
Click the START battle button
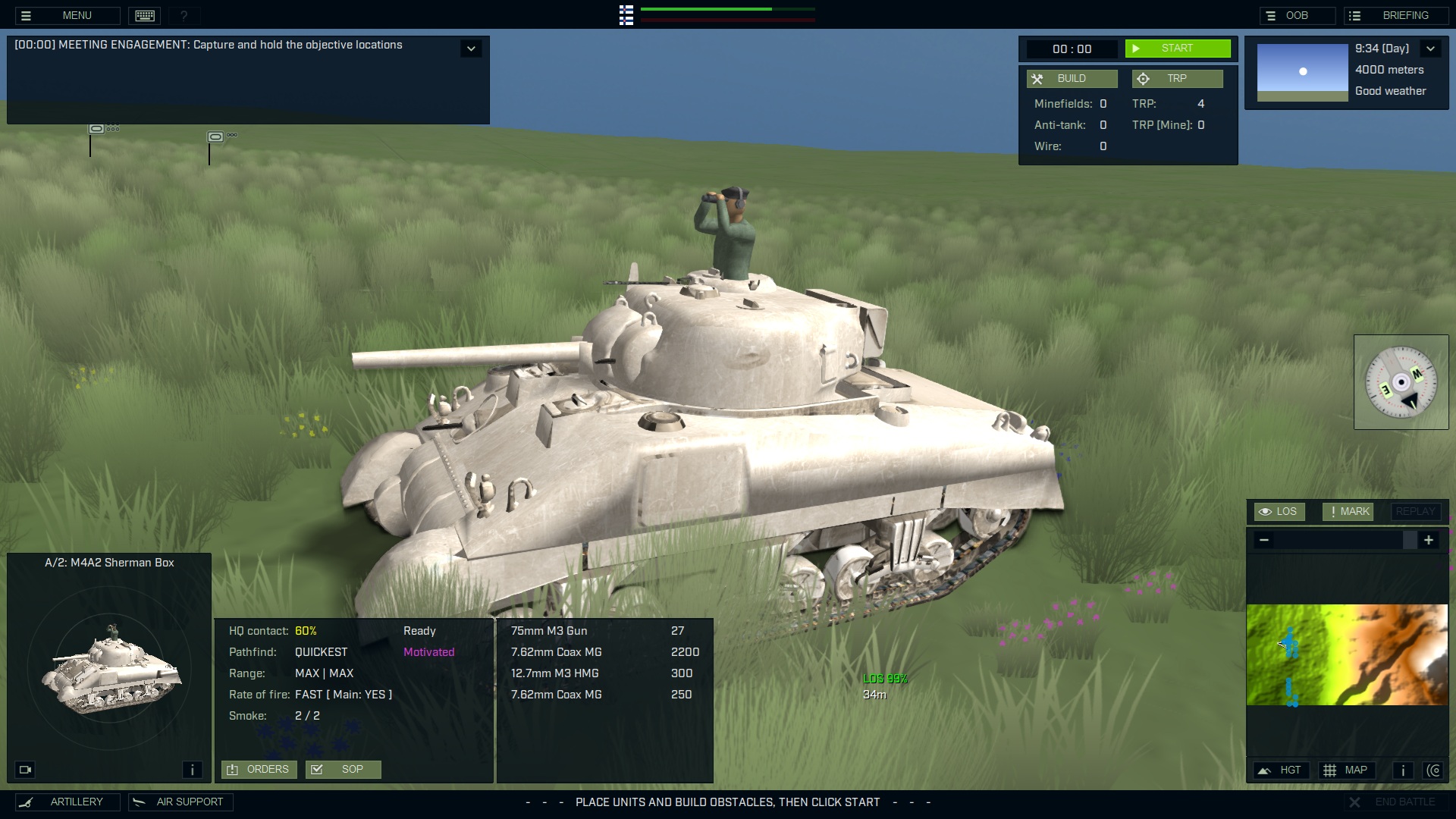(1178, 48)
